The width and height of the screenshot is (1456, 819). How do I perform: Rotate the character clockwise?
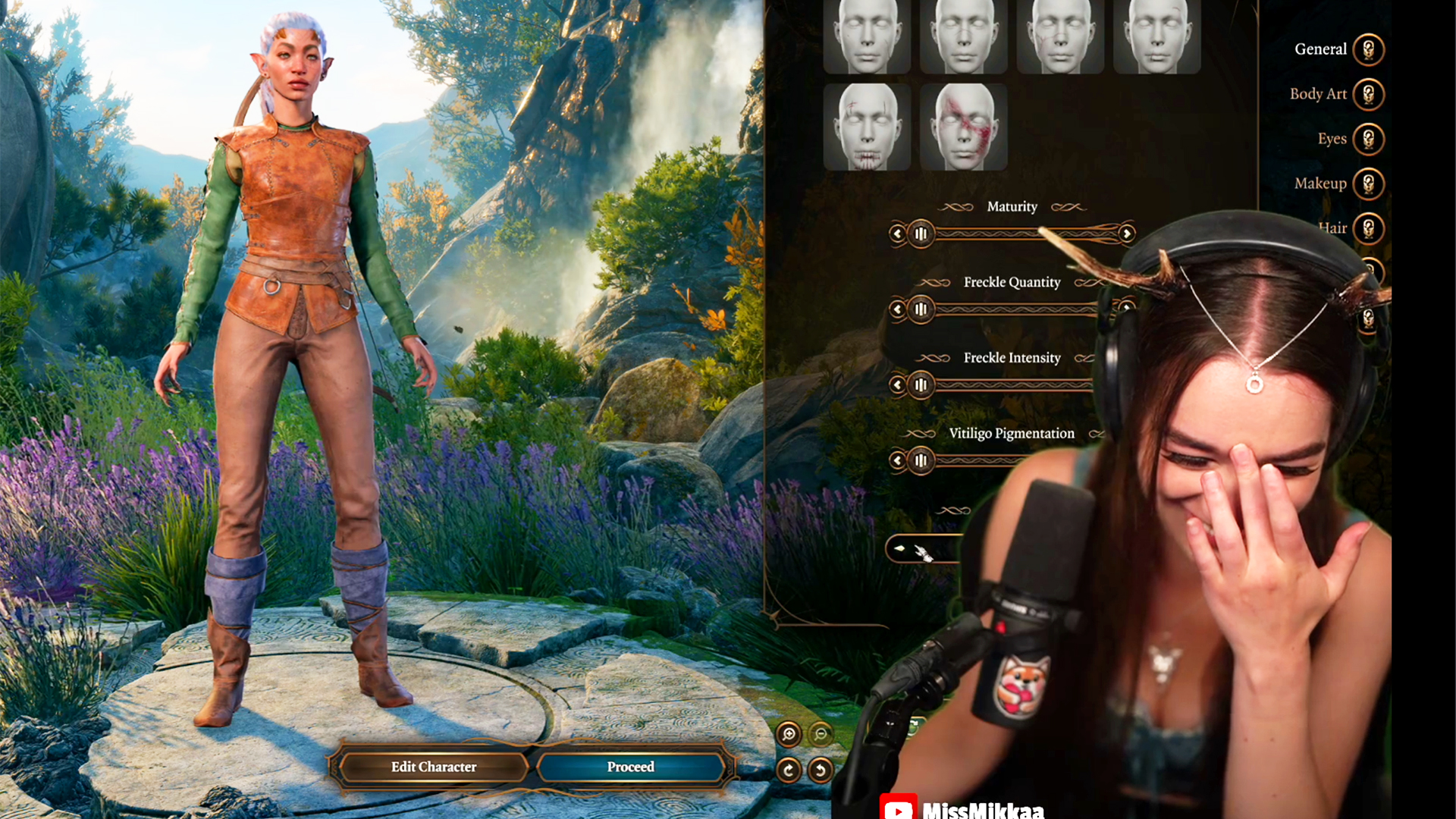tap(789, 770)
